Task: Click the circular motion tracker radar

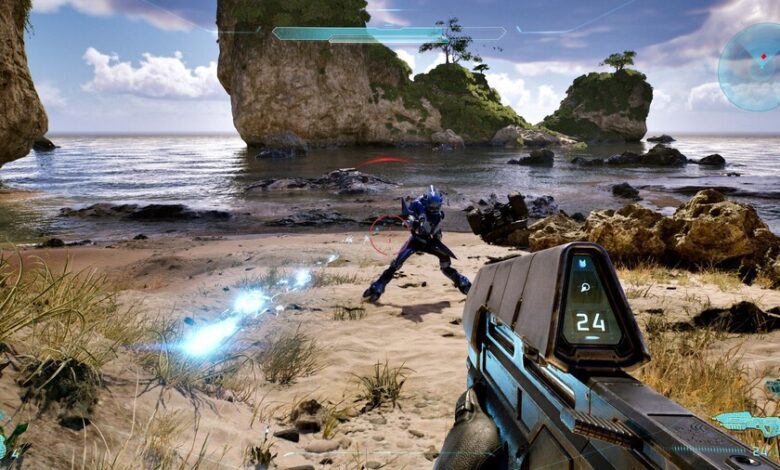Action: (x=752, y=66)
